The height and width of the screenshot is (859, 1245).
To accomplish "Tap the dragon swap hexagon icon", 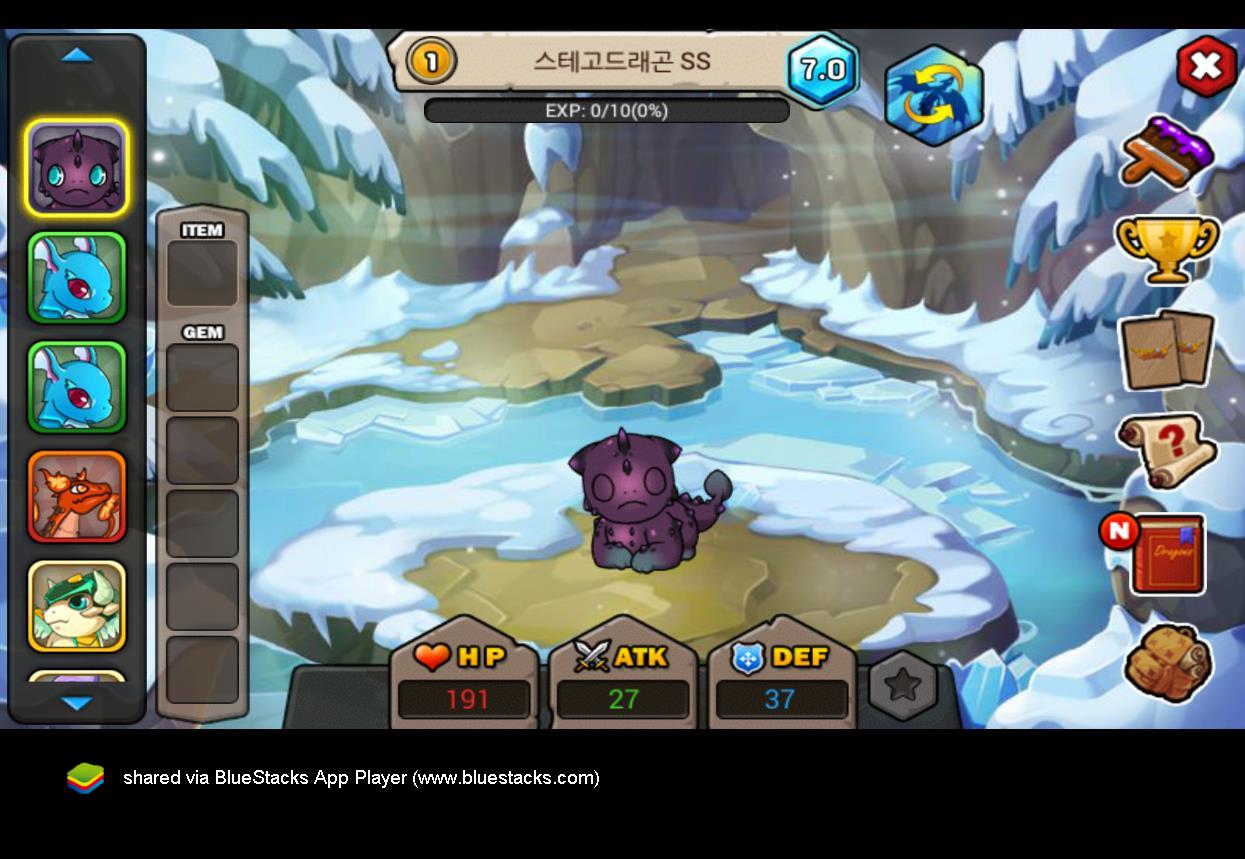I will pyautogui.click(x=934, y=95).
